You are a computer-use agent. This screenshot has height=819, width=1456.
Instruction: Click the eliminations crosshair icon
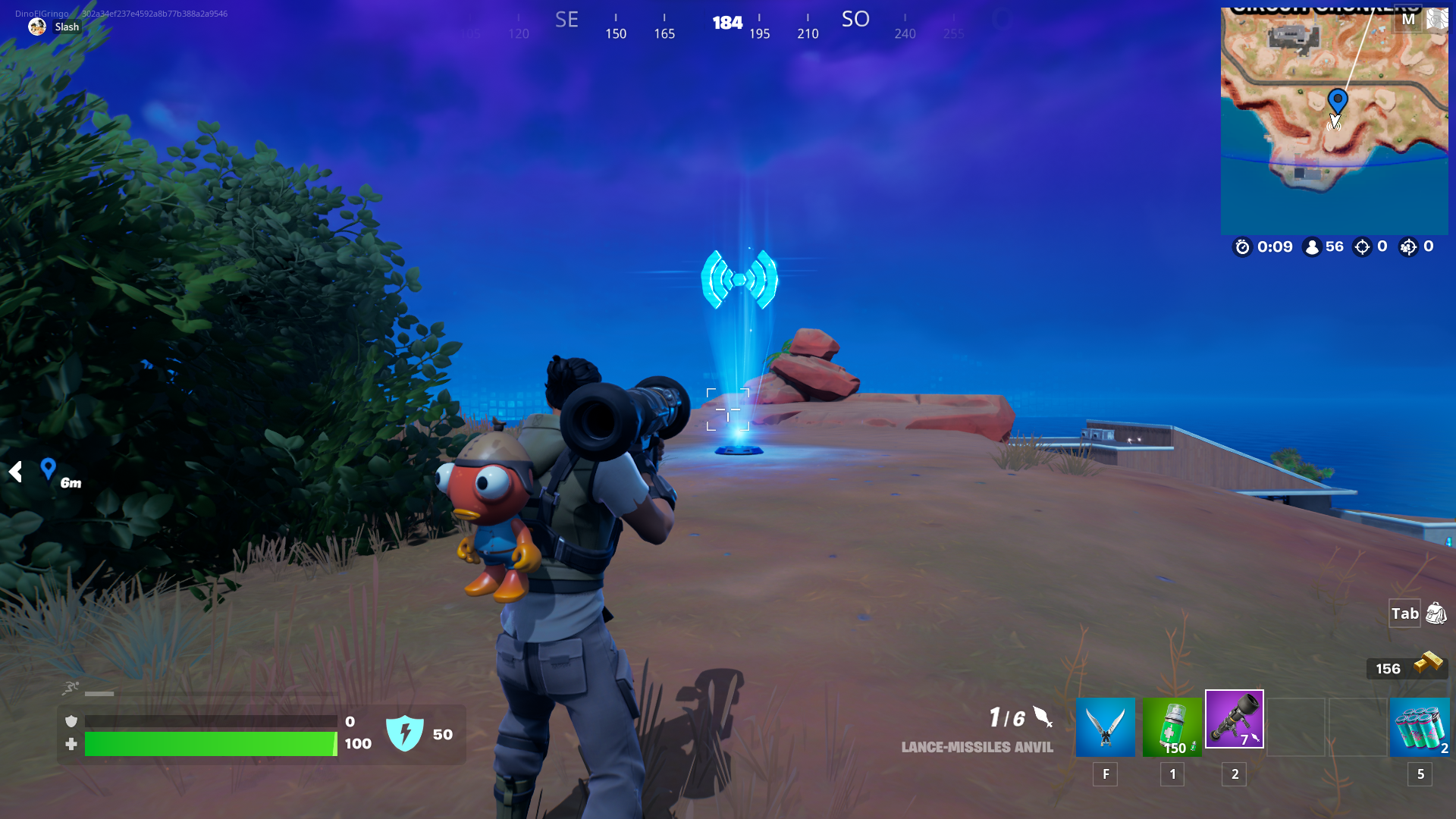coord(1363,246)
